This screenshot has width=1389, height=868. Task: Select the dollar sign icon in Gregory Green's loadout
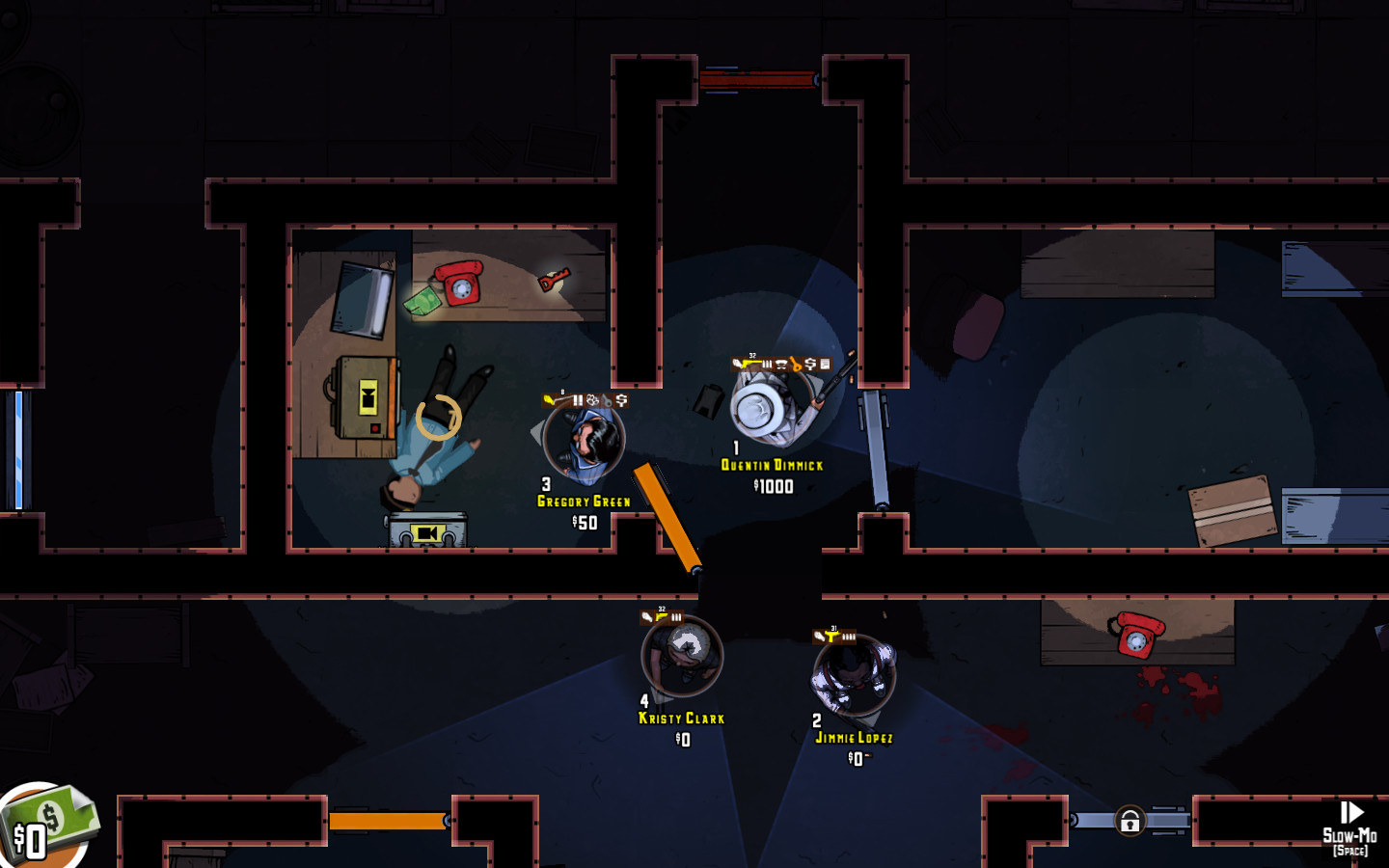click(621, 400)
